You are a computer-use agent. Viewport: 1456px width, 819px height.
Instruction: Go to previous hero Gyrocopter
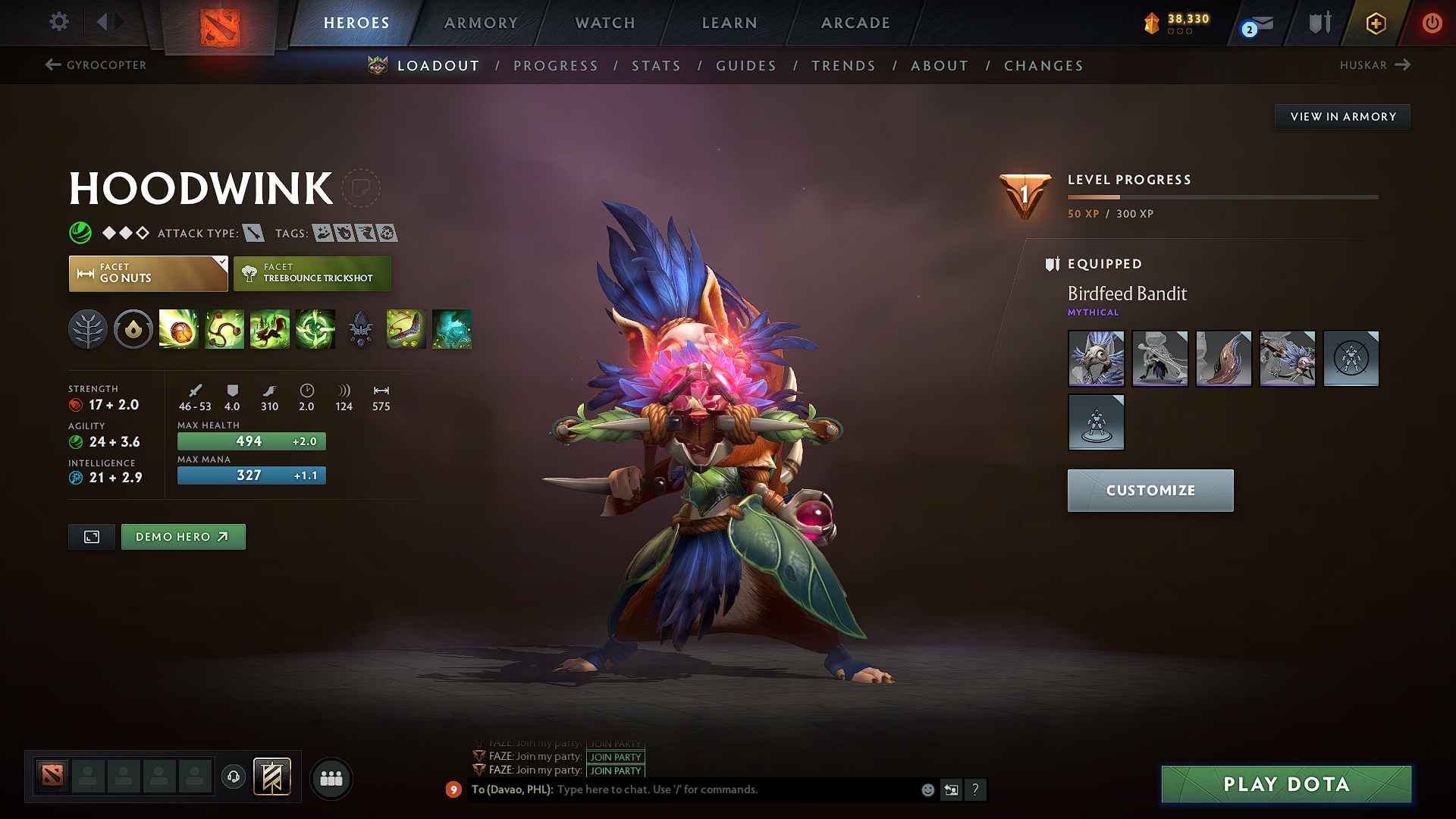coord(96,65)
